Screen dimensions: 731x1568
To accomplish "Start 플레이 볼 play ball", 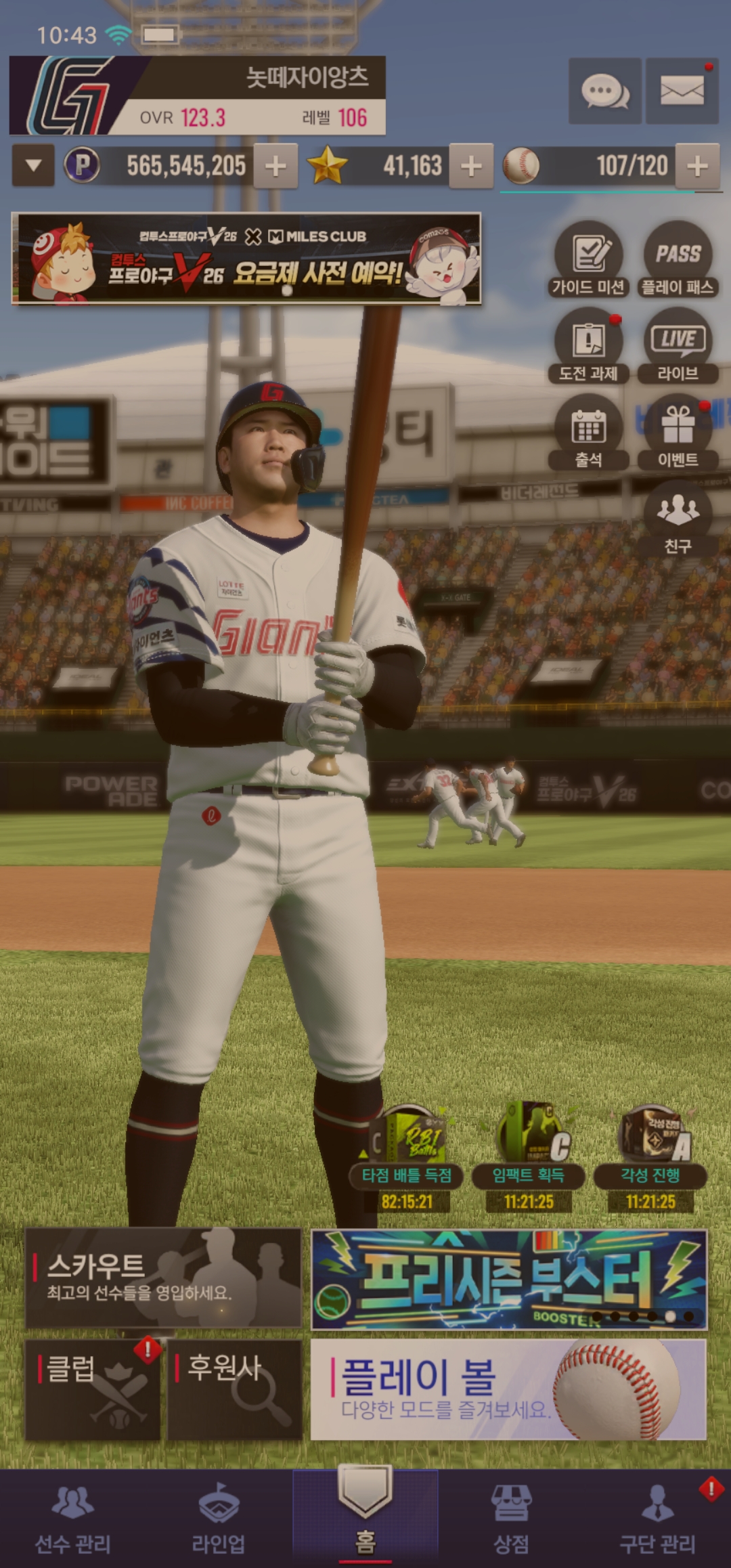I will pos(508,1389).
